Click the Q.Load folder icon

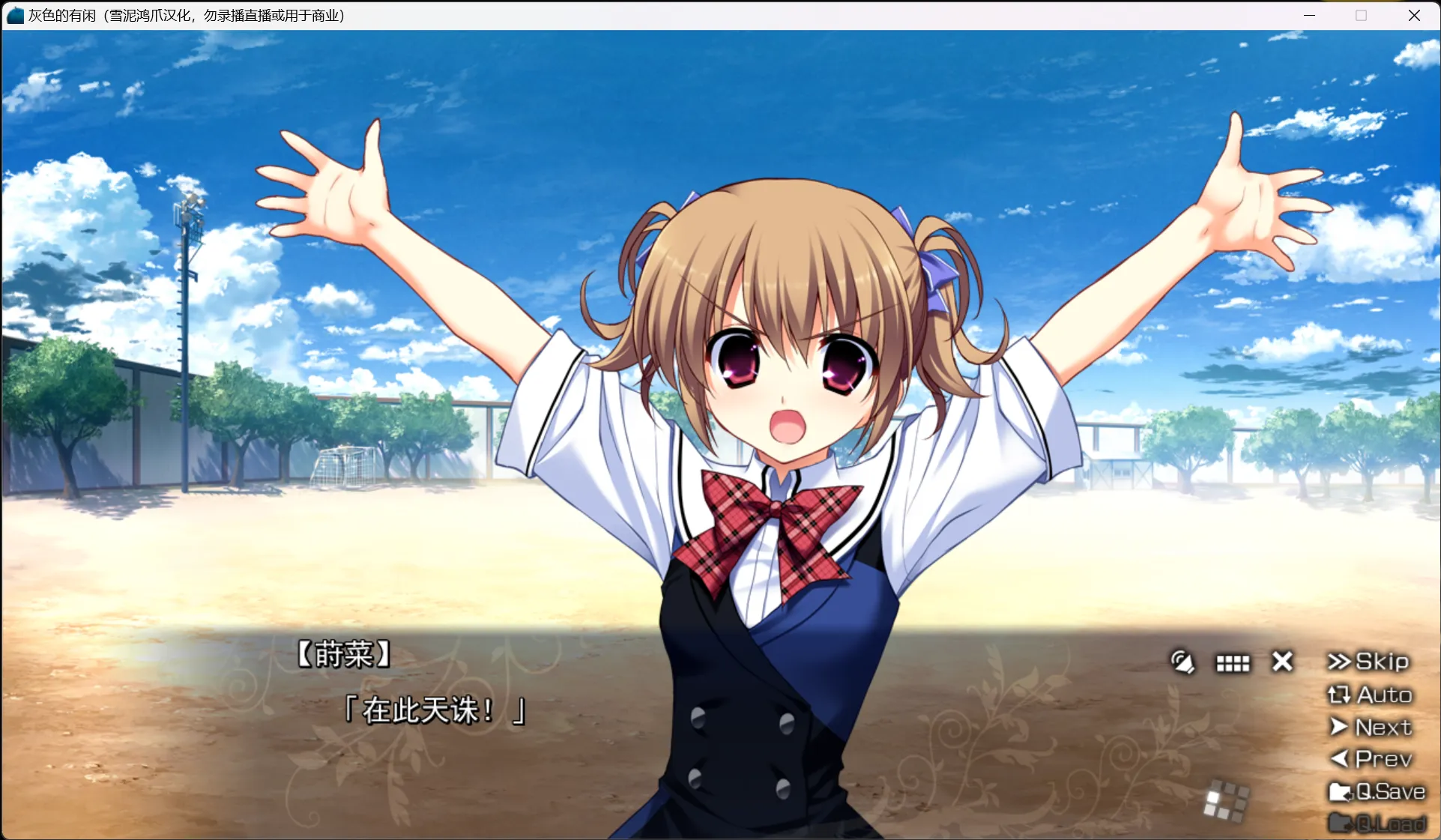click(1341, 822)
